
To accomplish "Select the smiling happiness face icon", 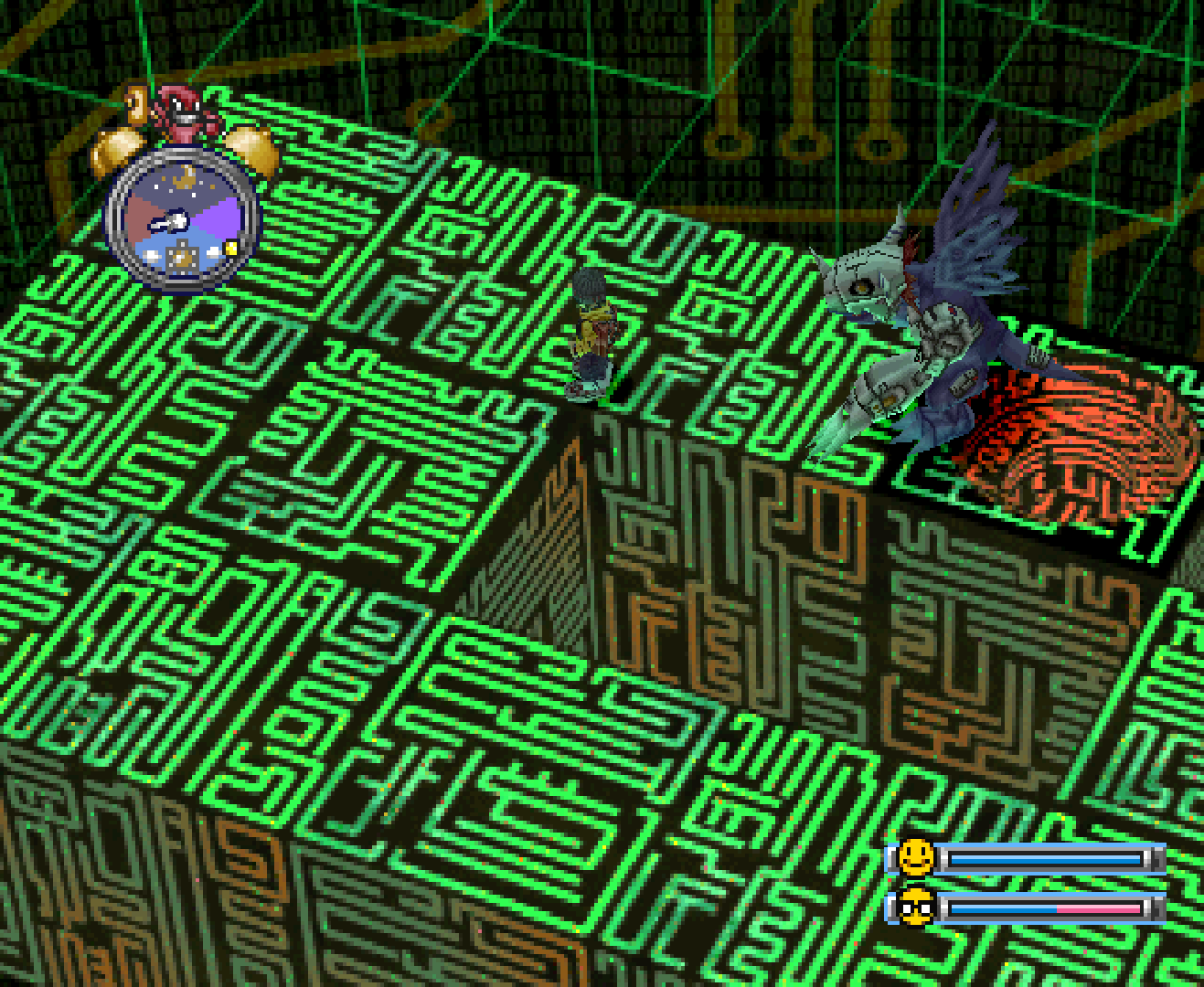I will tap(915, 858).
